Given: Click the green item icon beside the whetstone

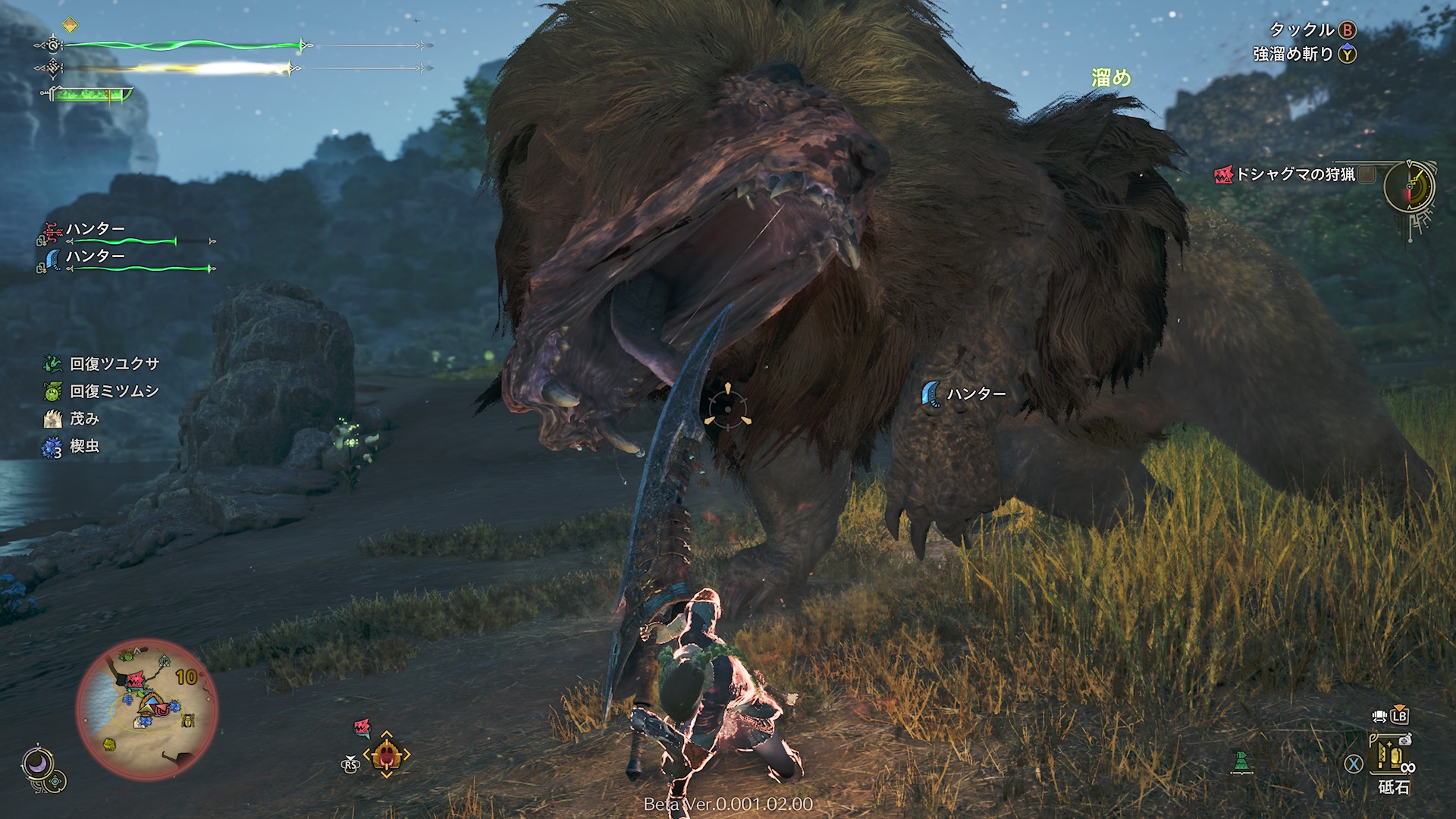Looking at the screenshot, I should pos(1241,761).
